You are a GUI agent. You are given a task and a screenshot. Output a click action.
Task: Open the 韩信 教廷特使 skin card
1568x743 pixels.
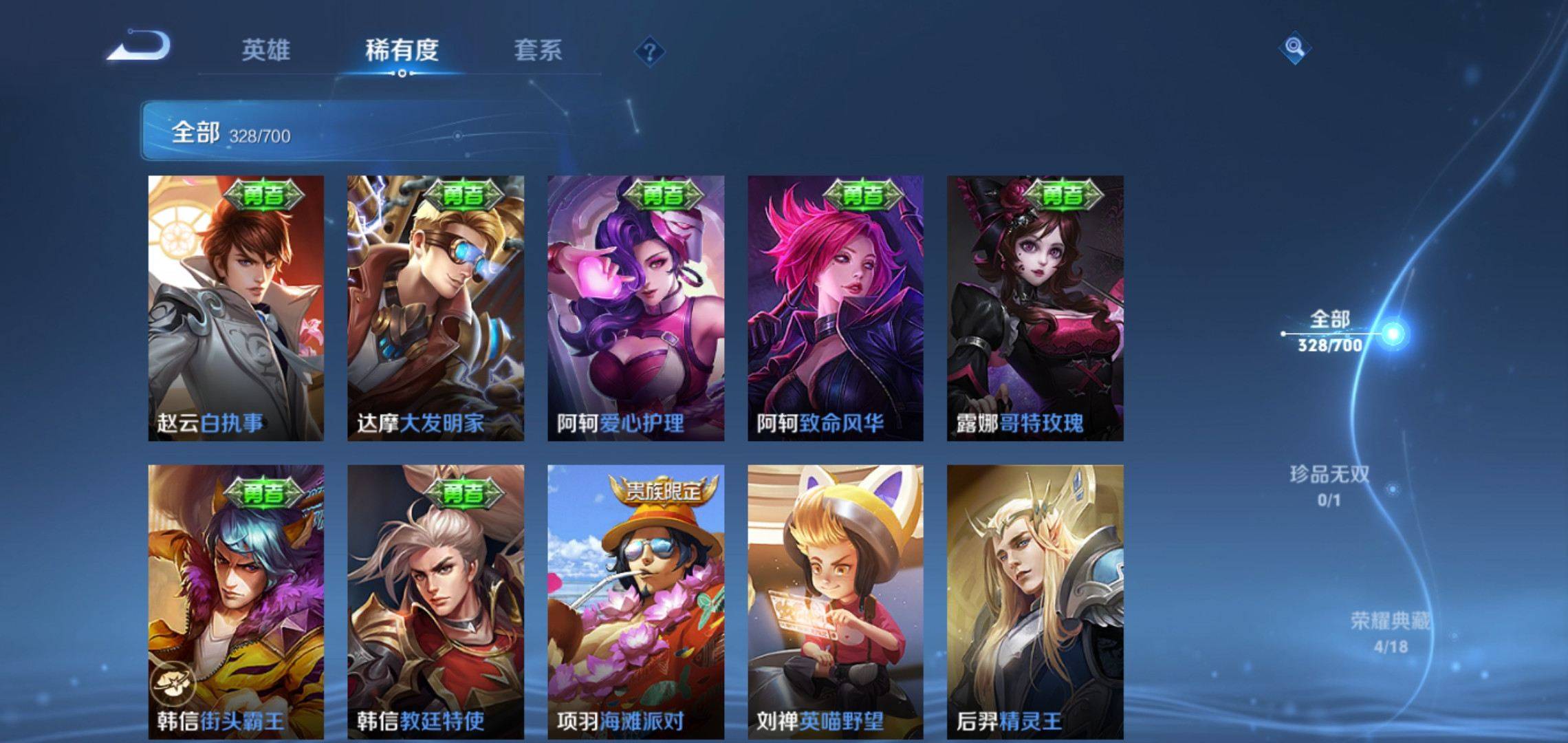[x=435, y=601]
